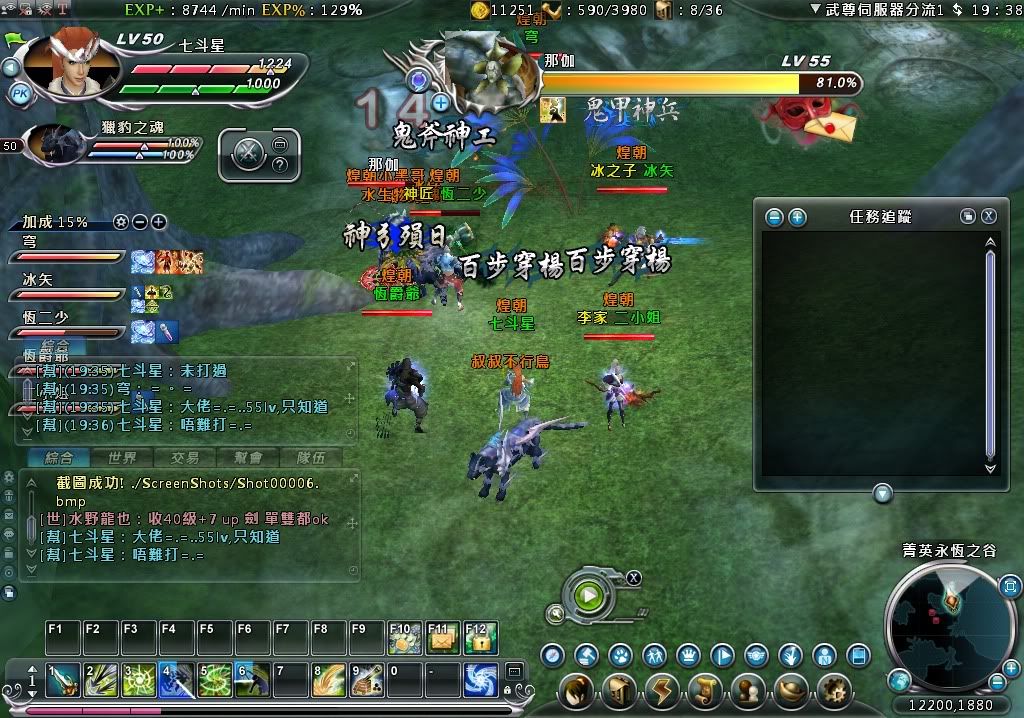1024x718 pixels.
Task: Switch to the 世界 chat tab
Action: point(122,457)
